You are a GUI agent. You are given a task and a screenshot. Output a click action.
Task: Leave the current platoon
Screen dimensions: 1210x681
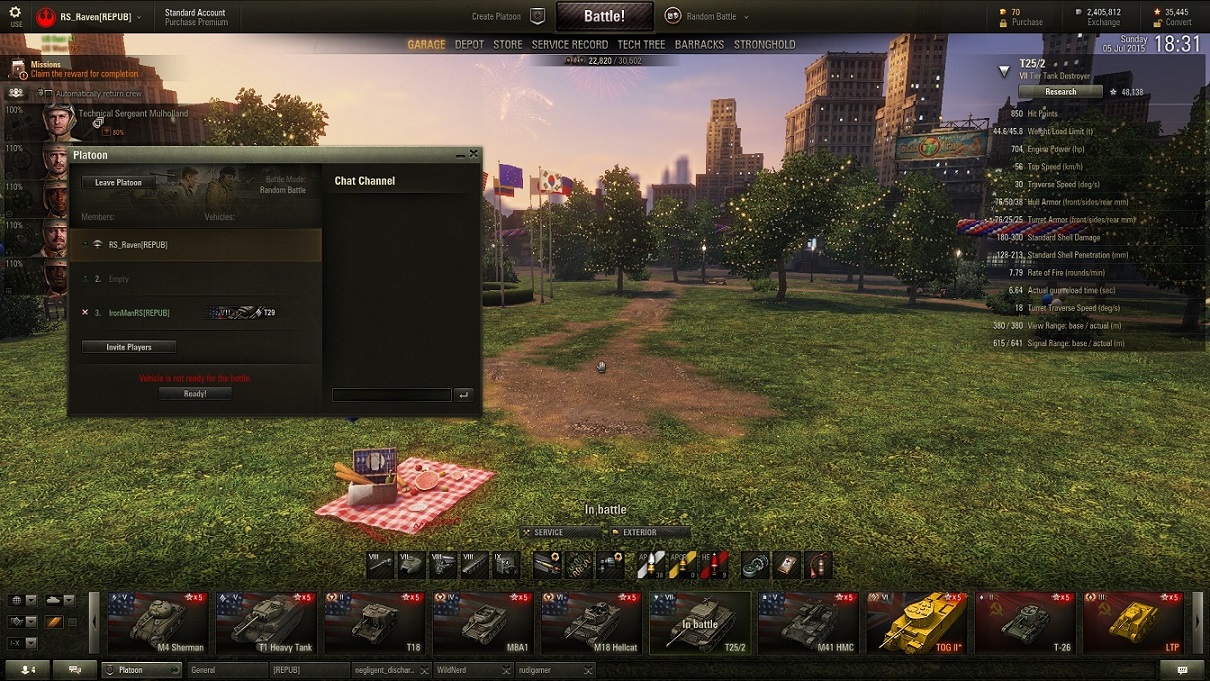pyautogui.click(x=118, y=183)
